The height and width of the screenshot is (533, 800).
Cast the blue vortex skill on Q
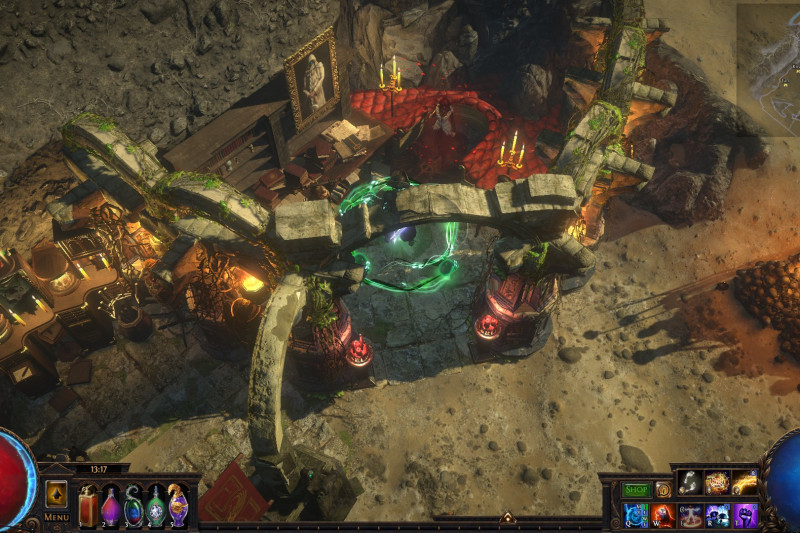tap(636, 515)
